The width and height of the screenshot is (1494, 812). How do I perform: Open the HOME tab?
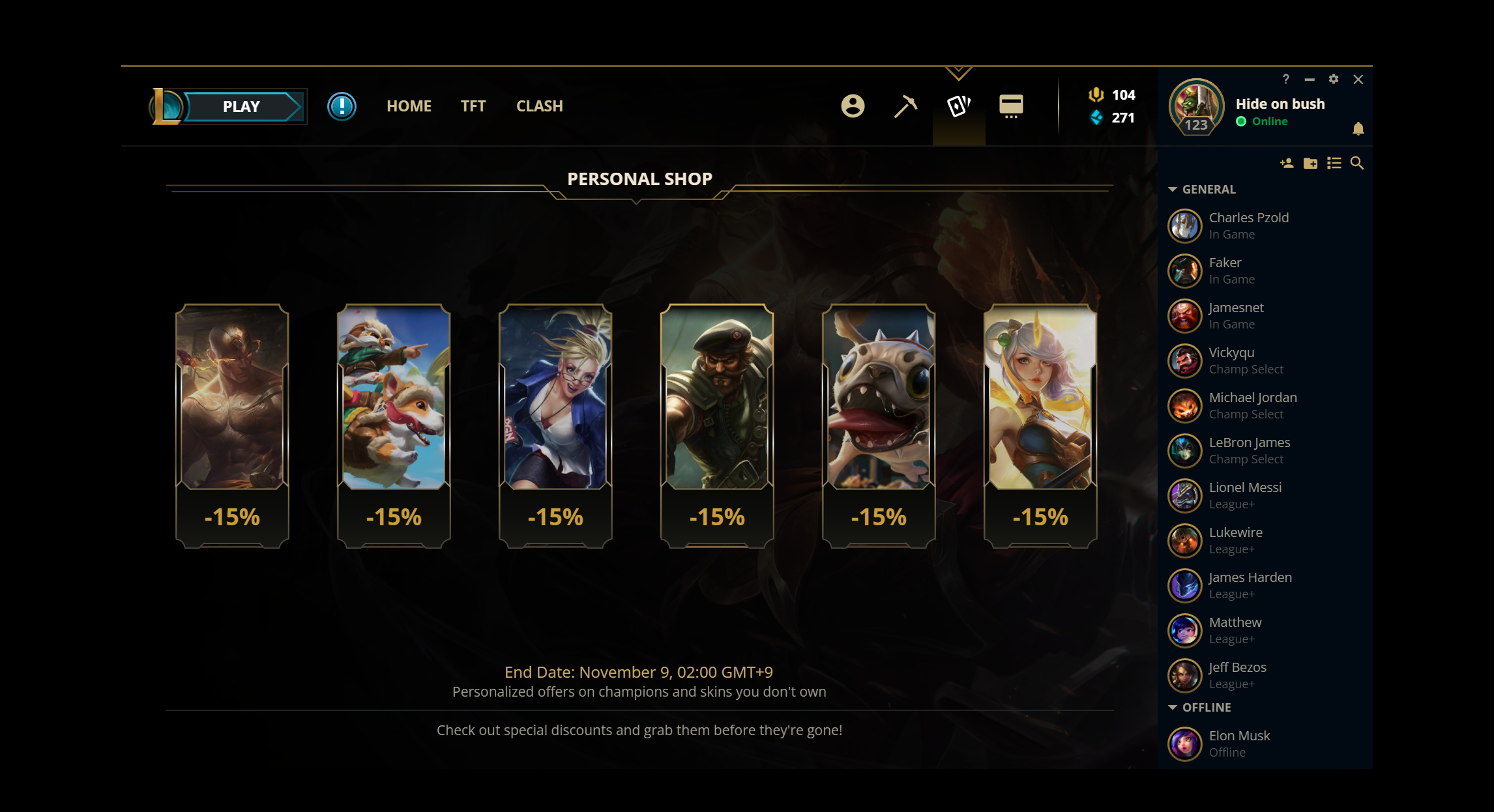[409, 106]
